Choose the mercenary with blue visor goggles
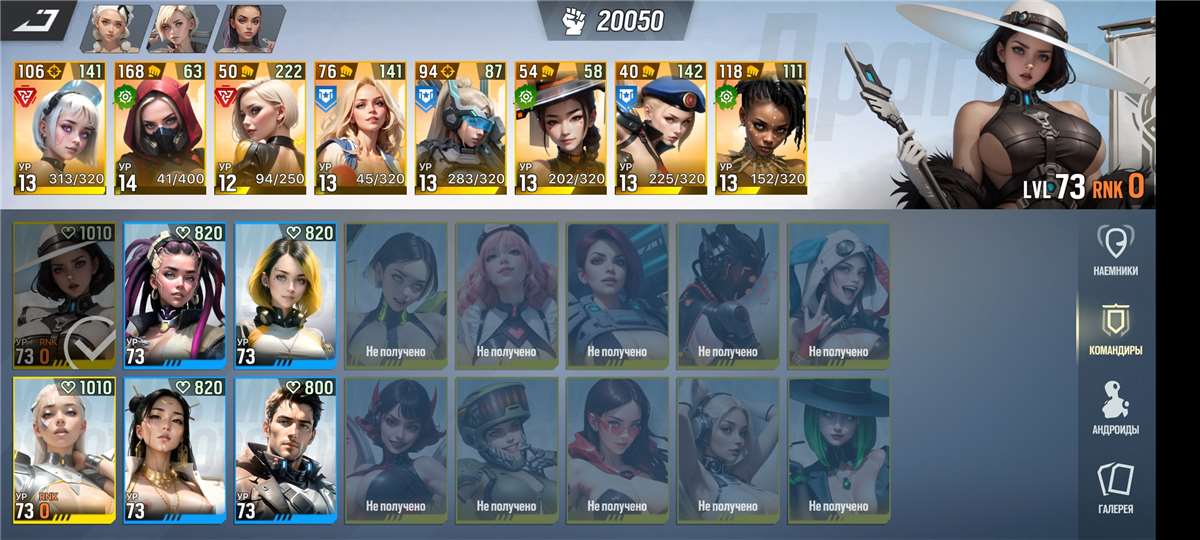 [x=460, y=128]
